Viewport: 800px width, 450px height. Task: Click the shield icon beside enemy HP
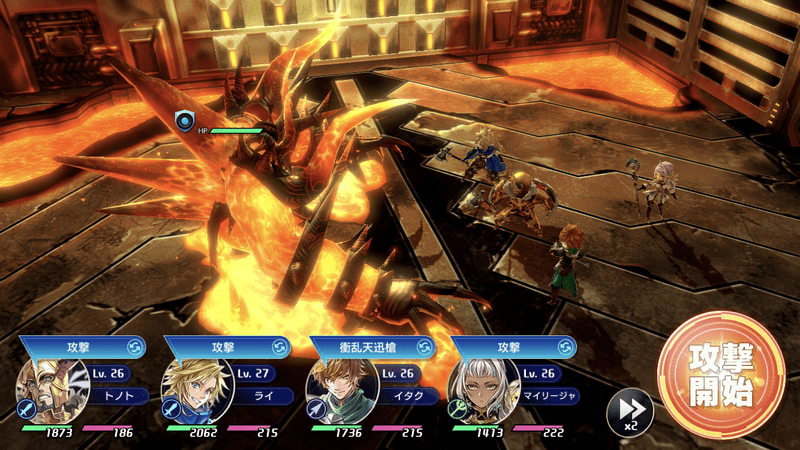(x=184, y=123)
